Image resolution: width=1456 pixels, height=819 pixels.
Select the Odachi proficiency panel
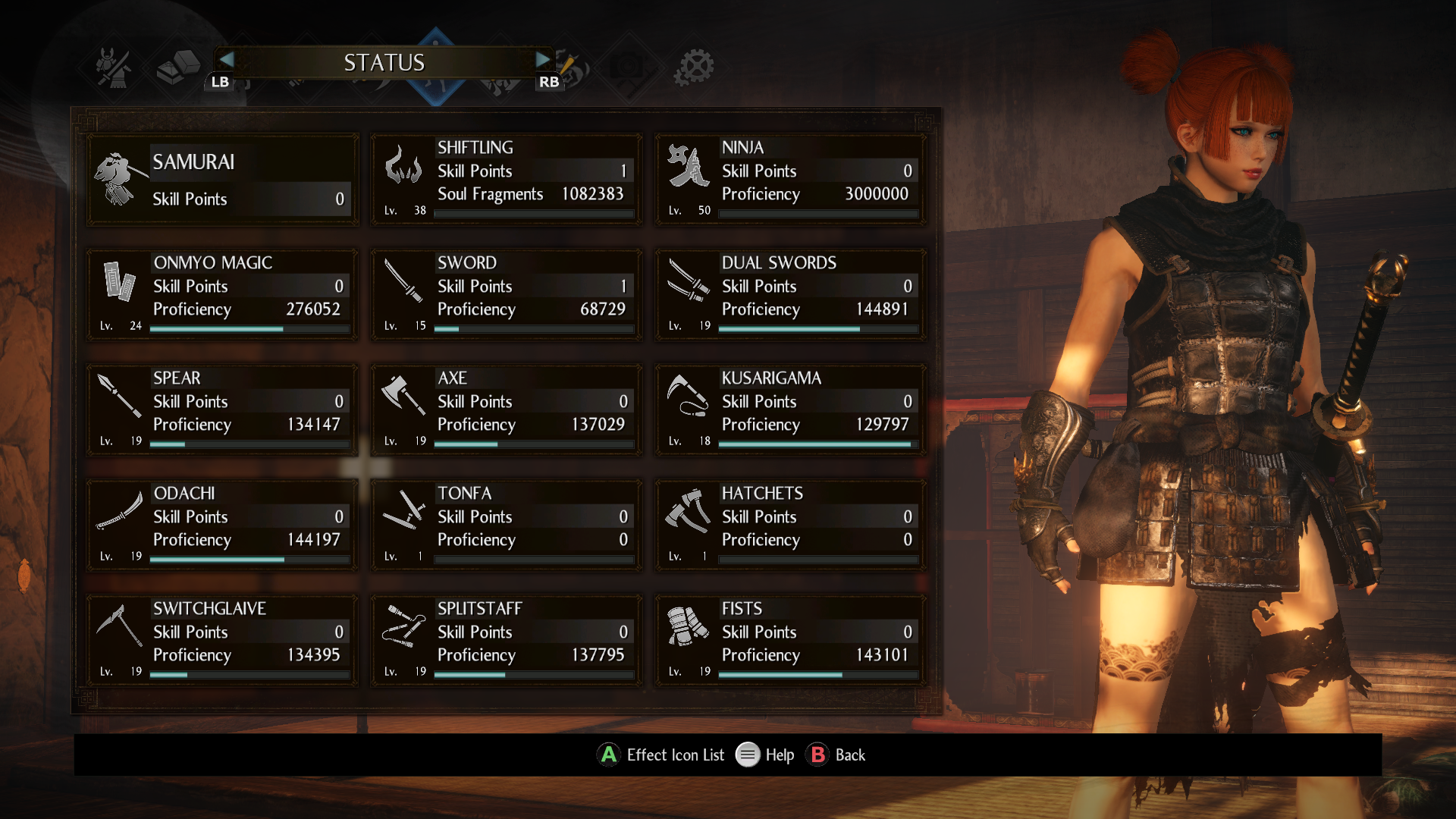tap(223, 526)
